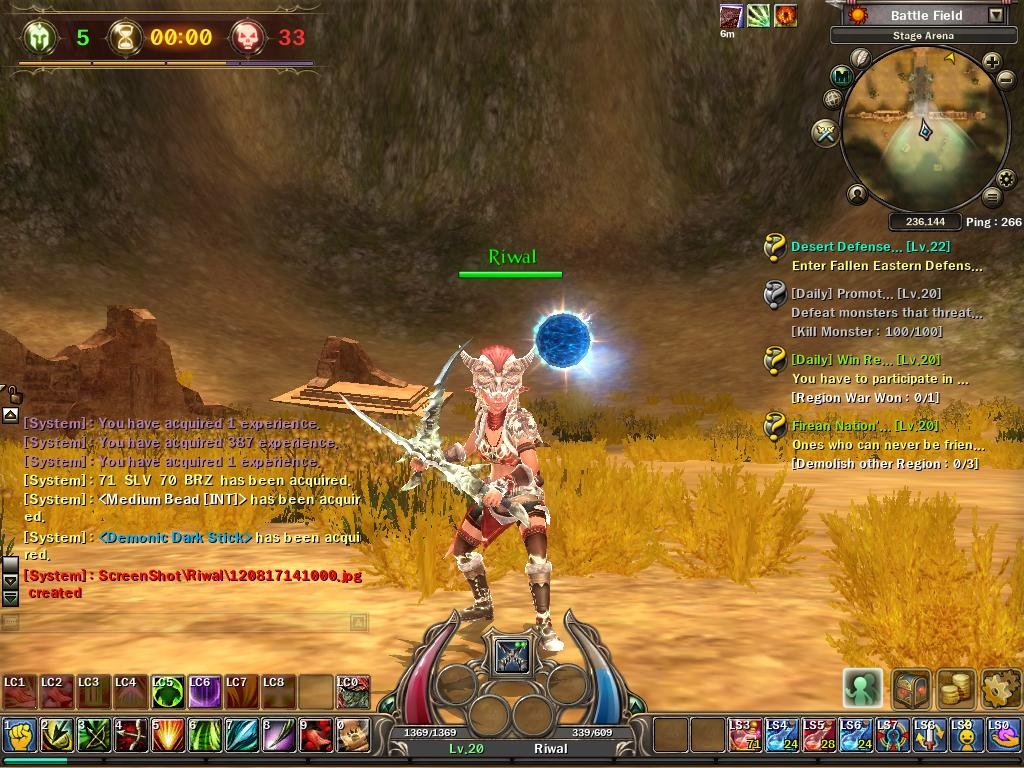1024x768 pixels.
Task: Click the green character silhouette button
Action: tap(862, 688)
